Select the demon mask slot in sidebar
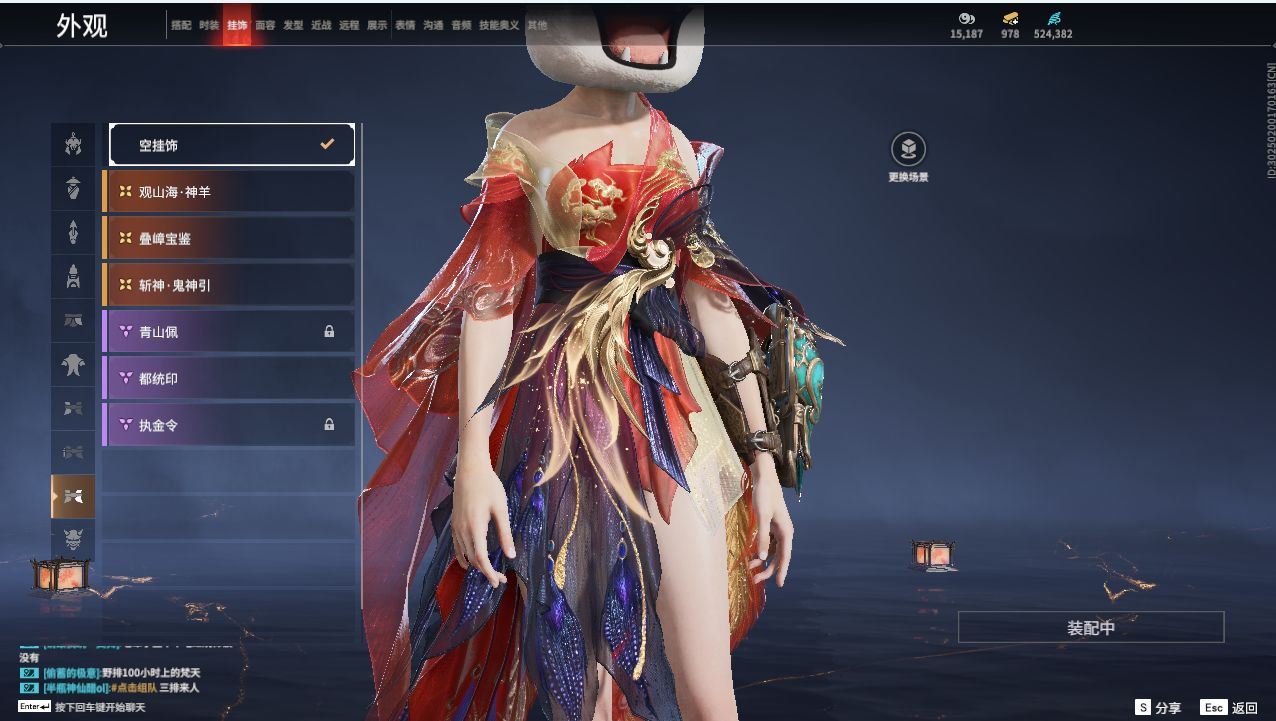This screenshot has height=721, width=1276. tap(73, 541)
